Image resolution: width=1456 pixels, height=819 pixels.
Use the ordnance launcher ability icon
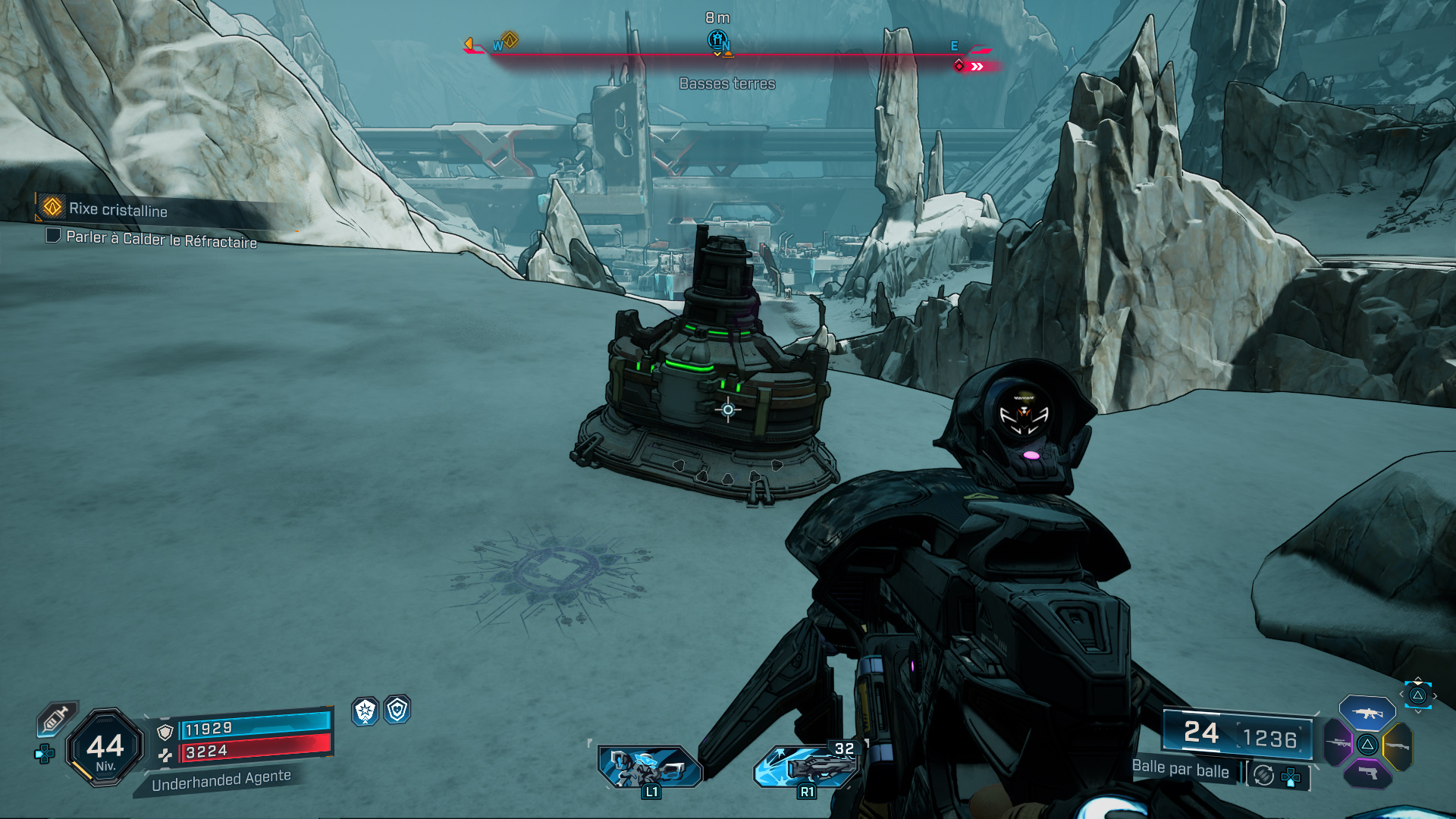(x=805, y=766)
